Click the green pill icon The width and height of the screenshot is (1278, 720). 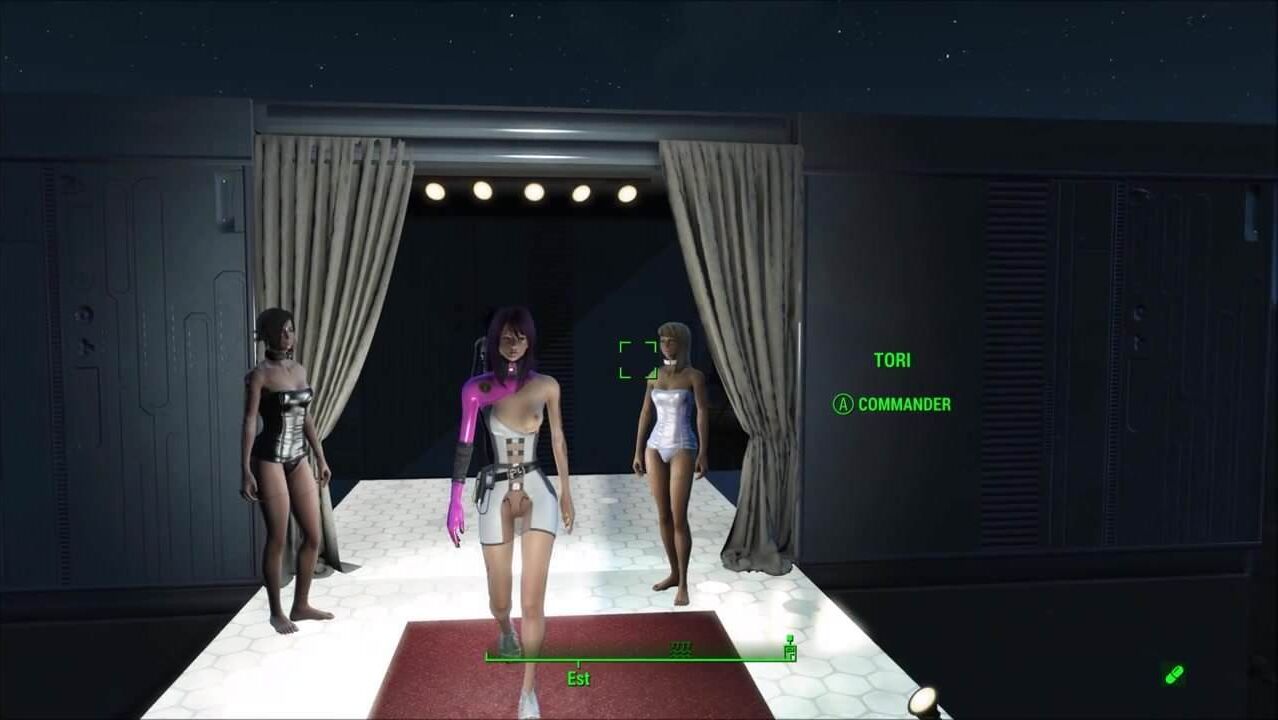1174,675
